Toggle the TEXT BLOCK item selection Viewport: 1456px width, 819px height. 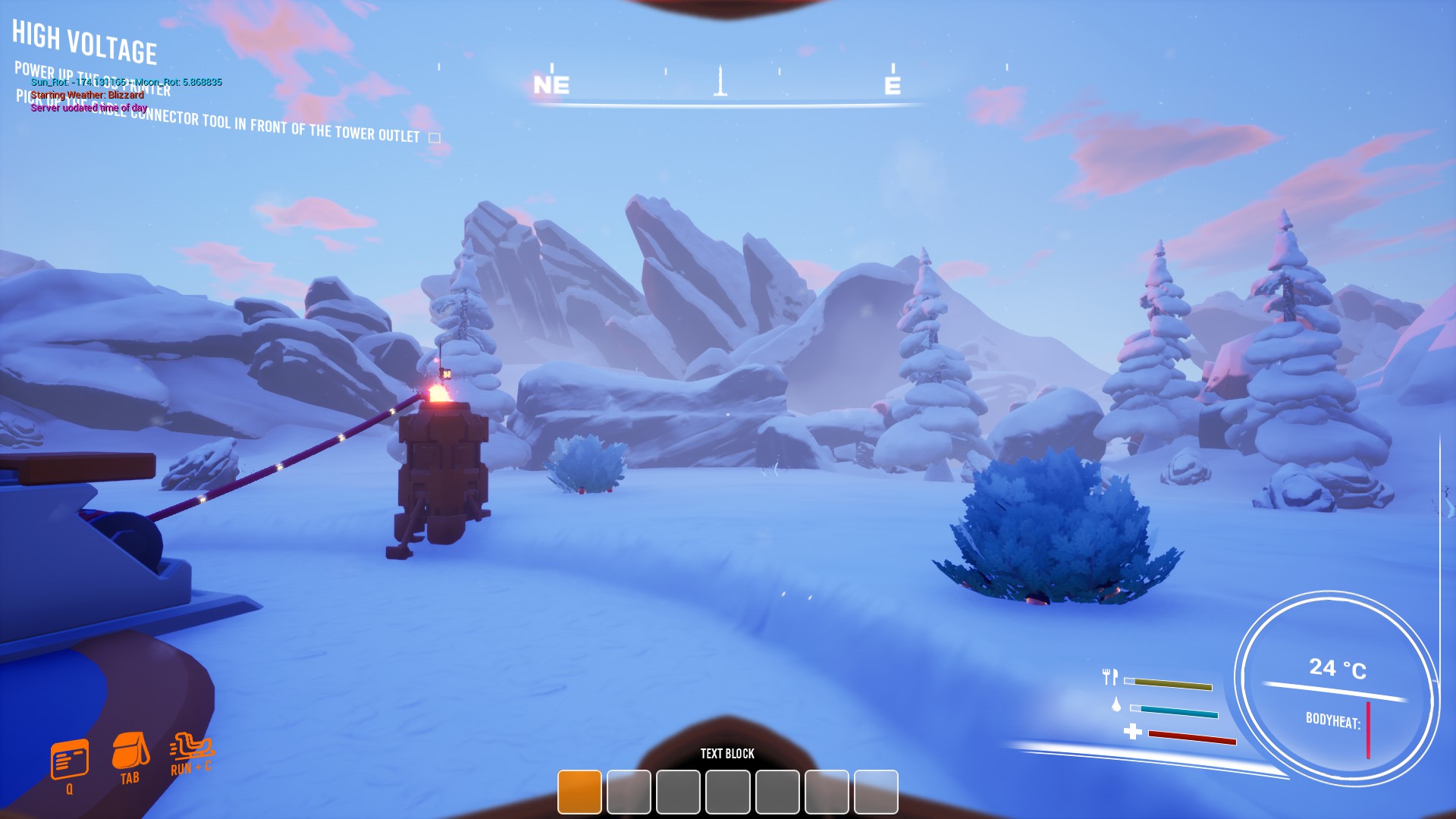coord(726,754)
